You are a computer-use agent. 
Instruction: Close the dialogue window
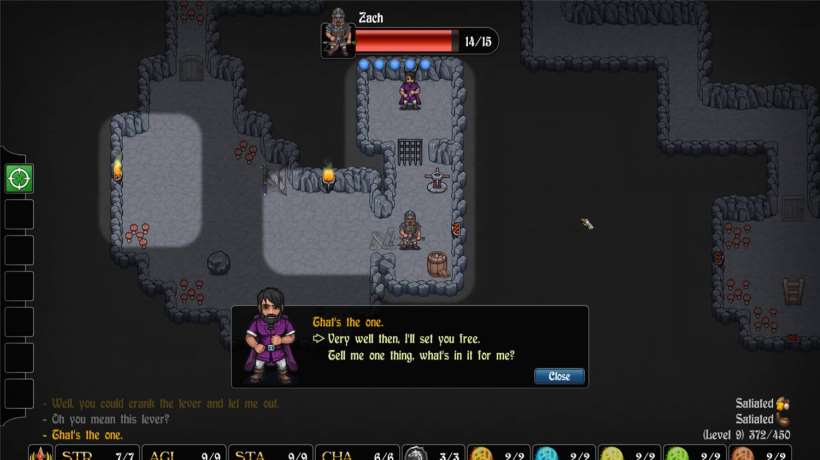click(559, 376)
